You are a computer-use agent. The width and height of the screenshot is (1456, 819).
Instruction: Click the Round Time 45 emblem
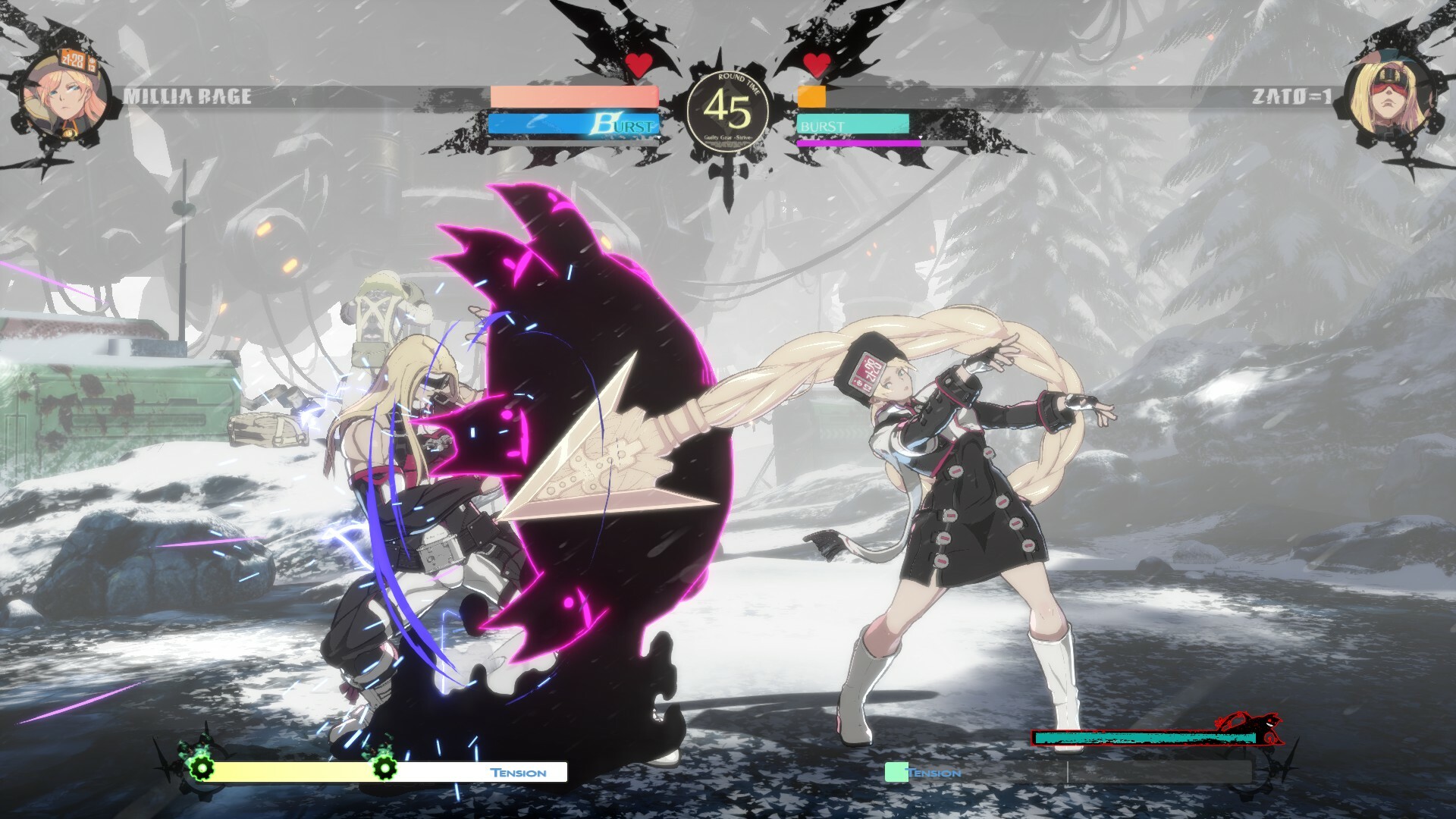pos(726,108)
